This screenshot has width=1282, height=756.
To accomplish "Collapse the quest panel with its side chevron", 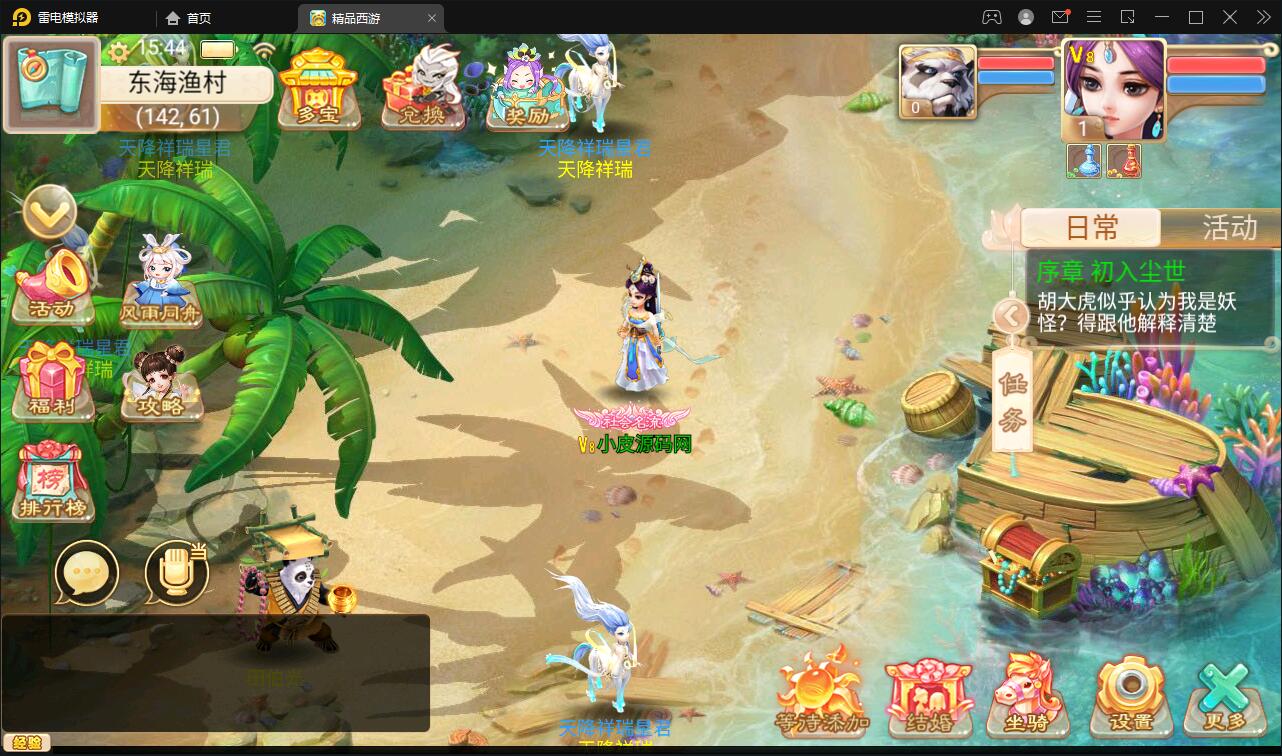I will 1010,316.
